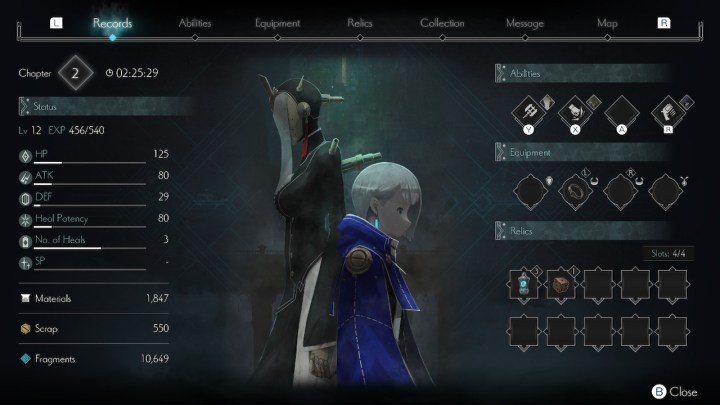Select the empty A-button ability slot
This screenshot has width=720, height=405.
click(622, 113)
